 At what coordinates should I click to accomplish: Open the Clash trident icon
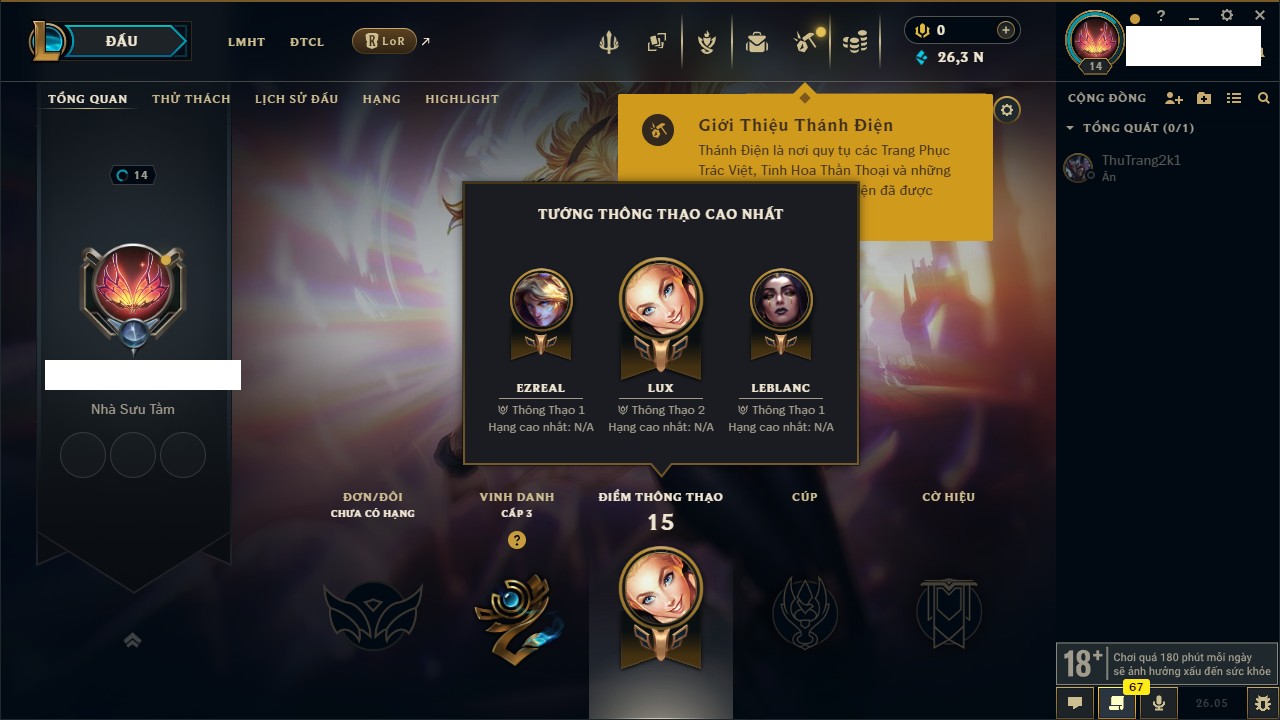click(609, 42)
